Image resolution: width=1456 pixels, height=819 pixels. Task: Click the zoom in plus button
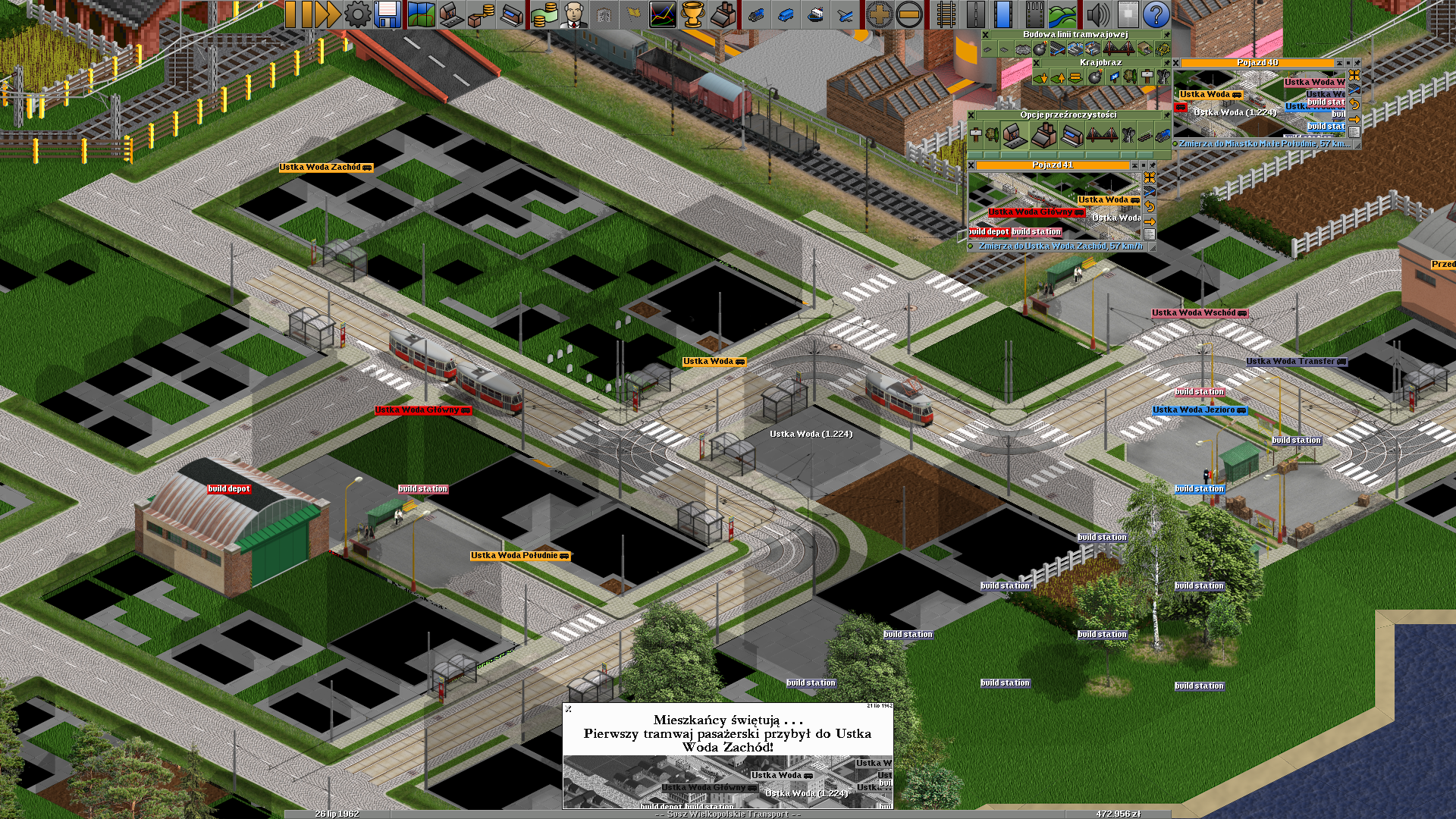879,14
